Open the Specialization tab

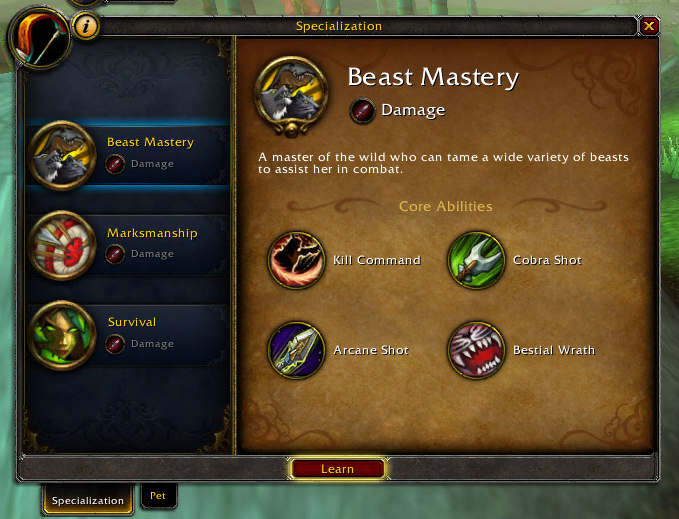(88, 500)
